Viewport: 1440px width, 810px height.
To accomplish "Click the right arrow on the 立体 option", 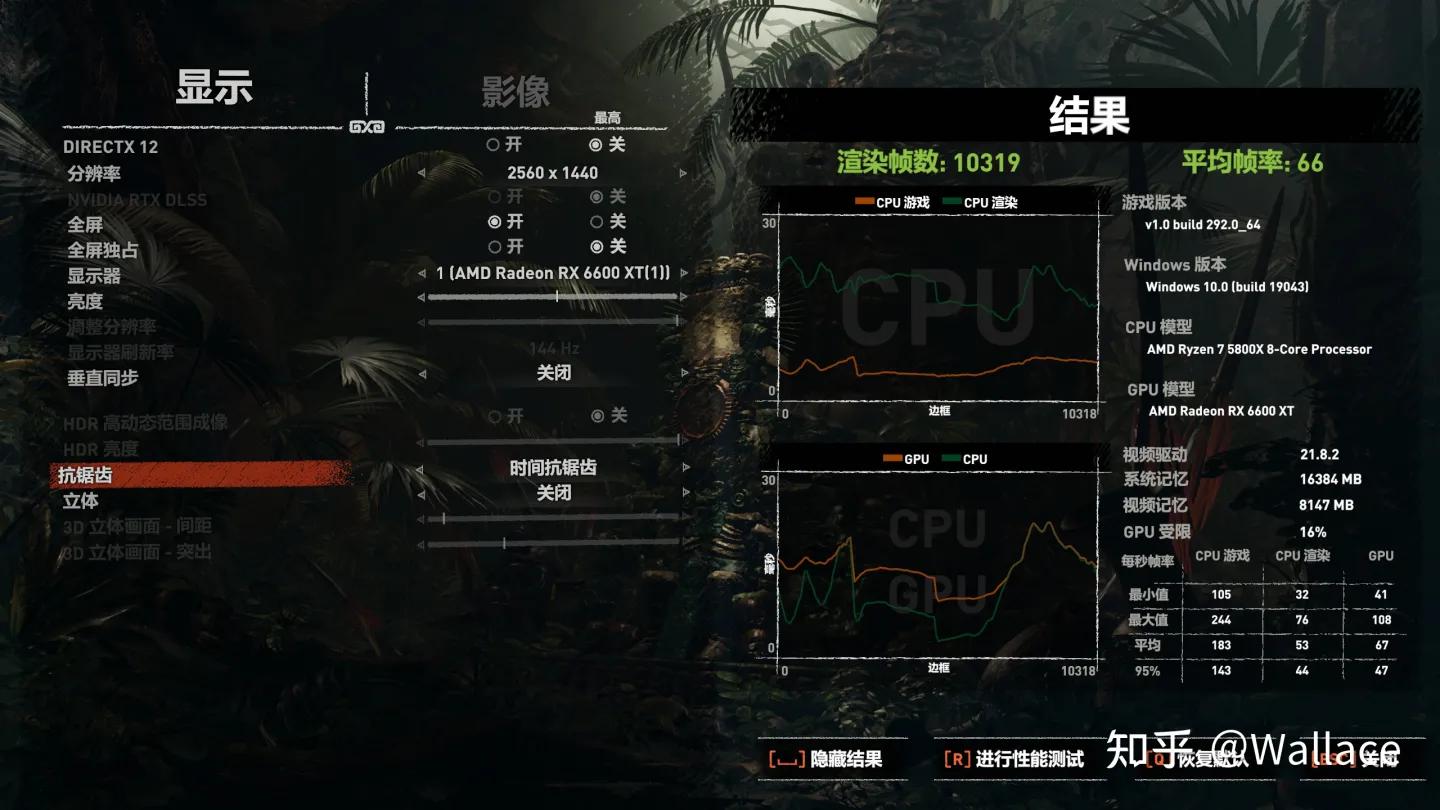I will click(x=685, y=492).
